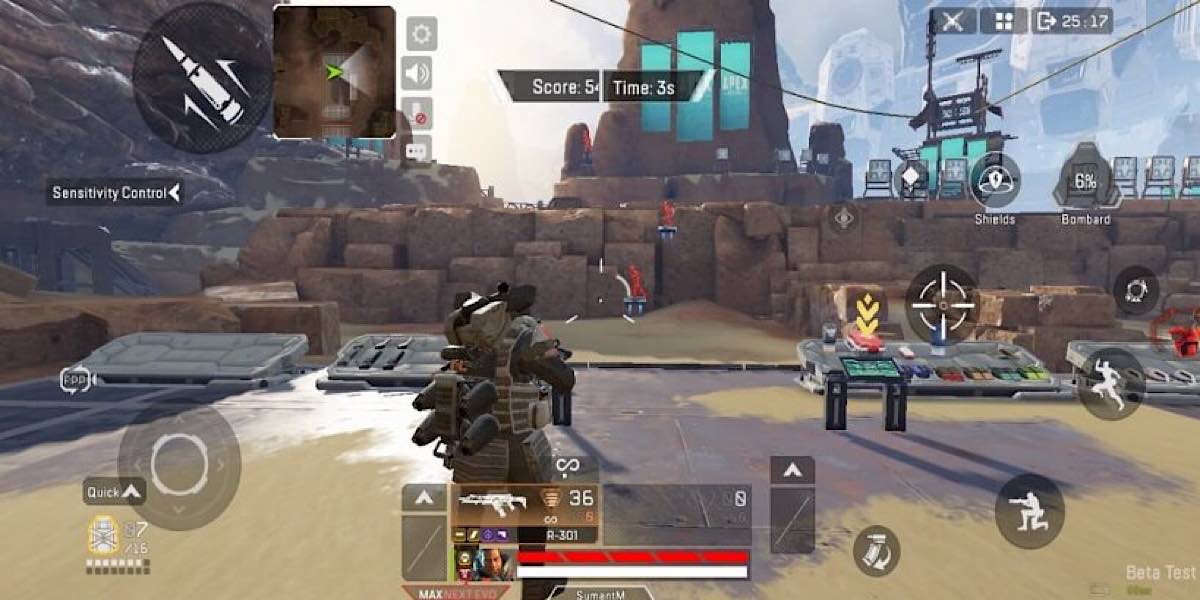Toggle the FPP camera view
Image resolution: width=1200 pixels, height=600 pixels.
(76, 378)
